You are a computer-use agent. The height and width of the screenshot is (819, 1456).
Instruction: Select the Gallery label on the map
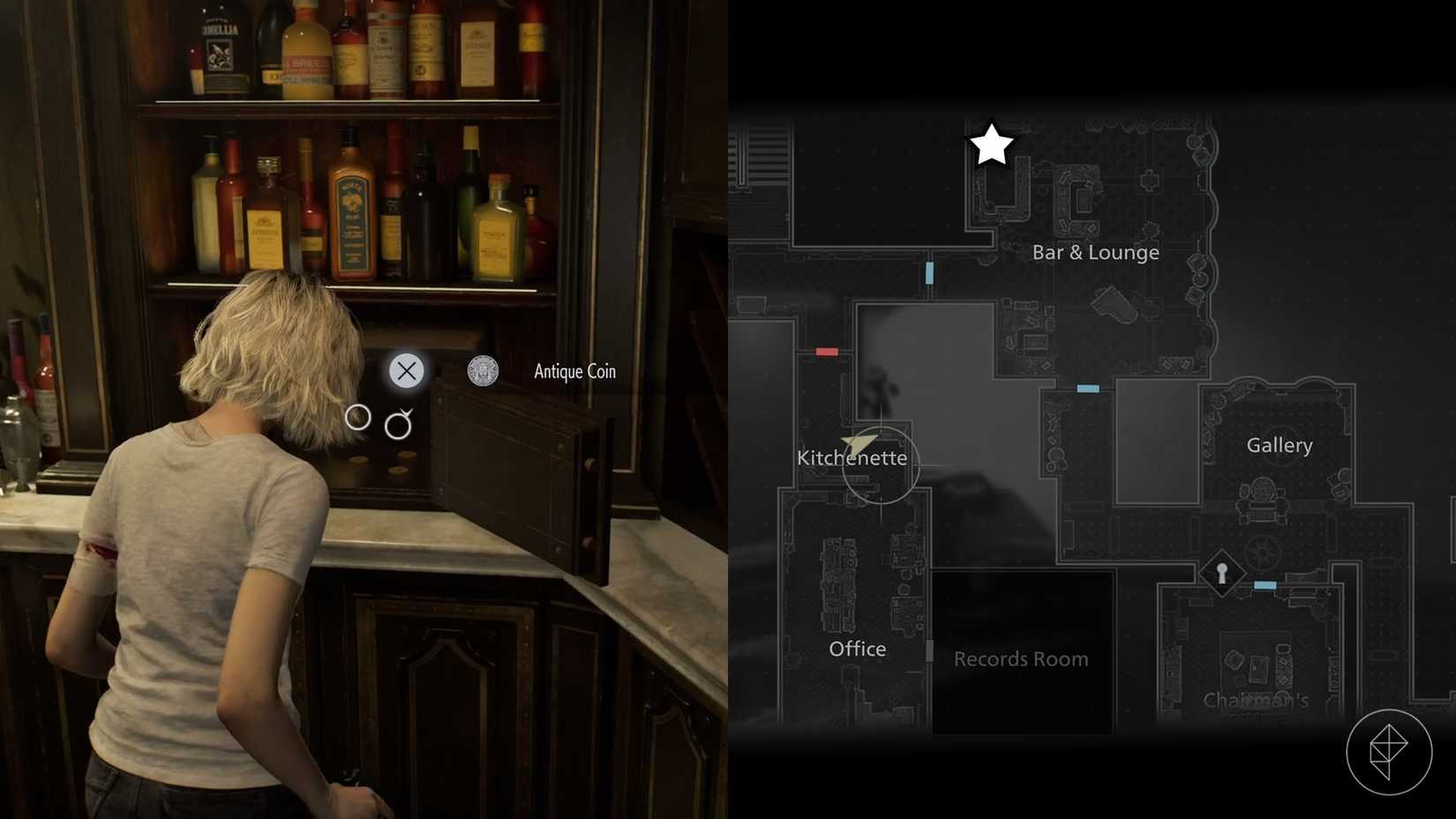(x=1280, y=446)
